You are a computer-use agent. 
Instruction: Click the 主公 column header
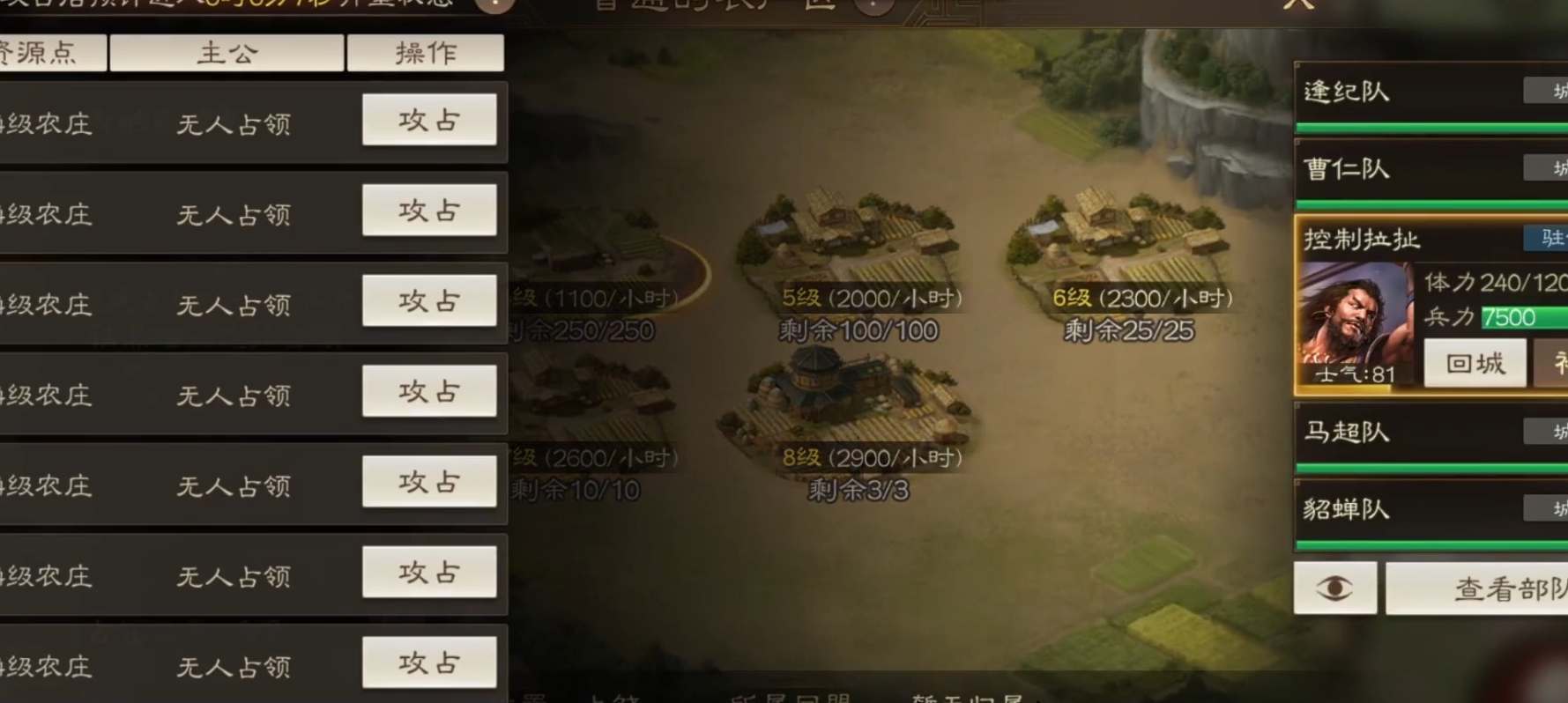[227, 53]
